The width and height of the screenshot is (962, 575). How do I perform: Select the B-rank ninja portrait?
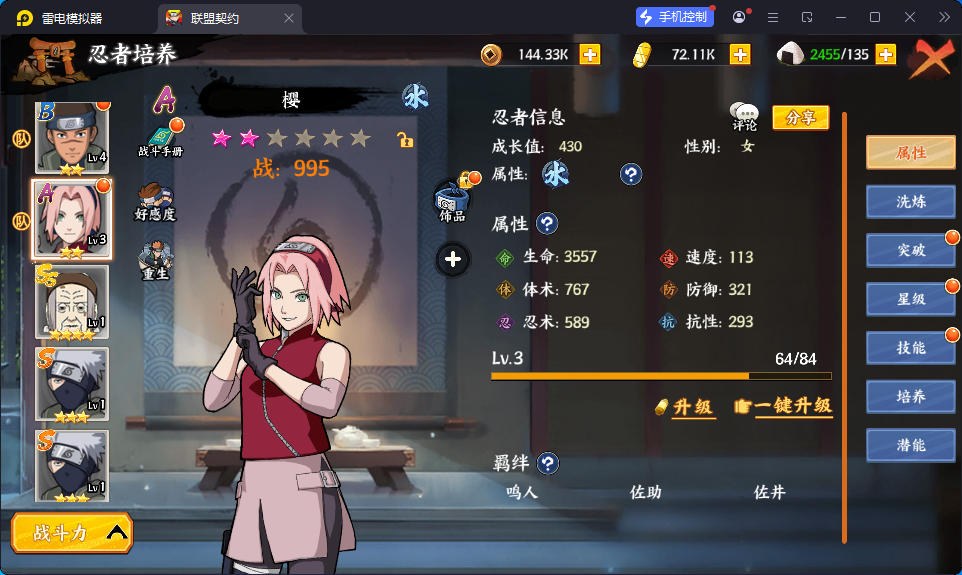[x=72, y=138]
